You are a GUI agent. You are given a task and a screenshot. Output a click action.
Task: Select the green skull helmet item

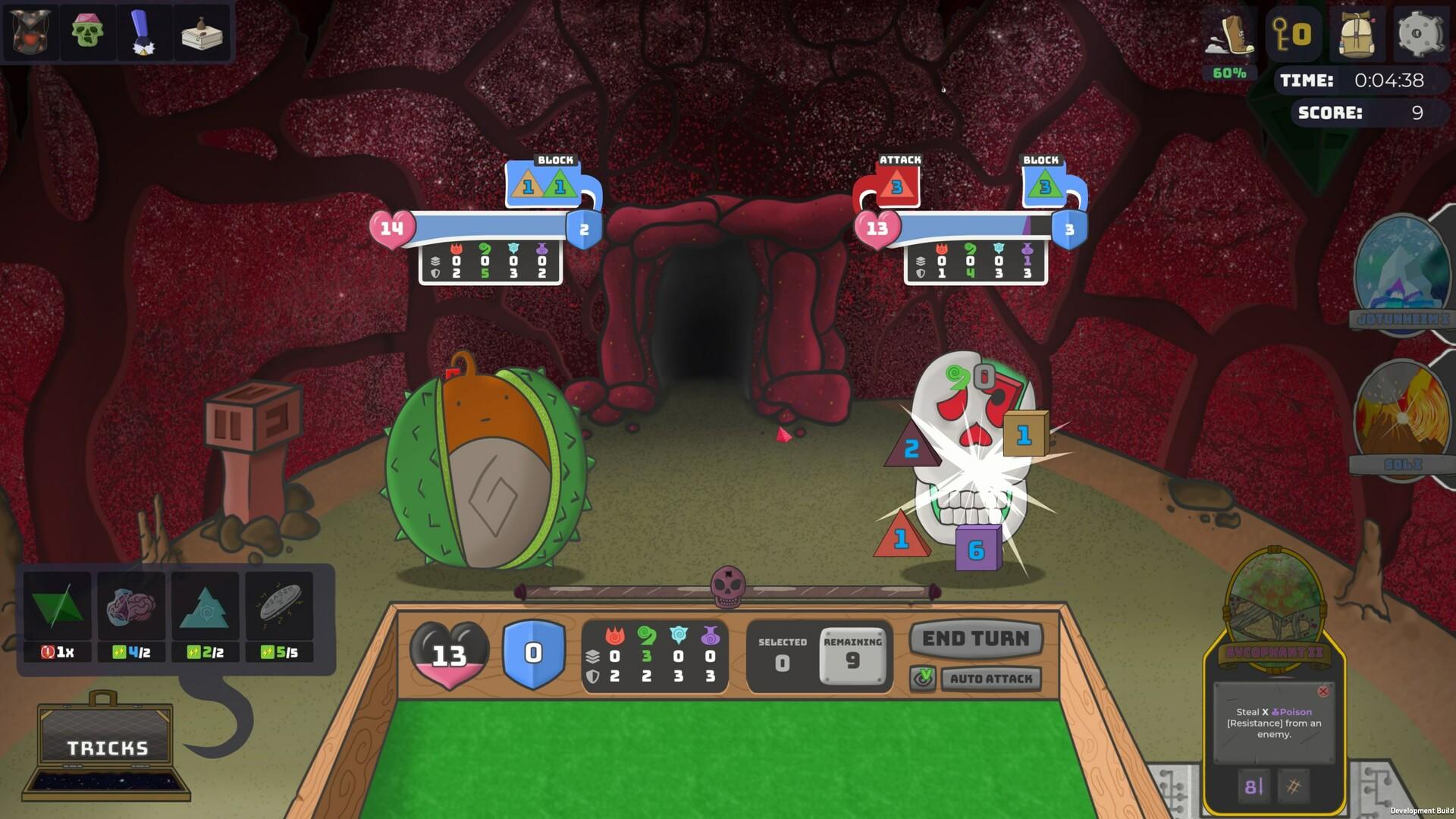coord(87,32)
